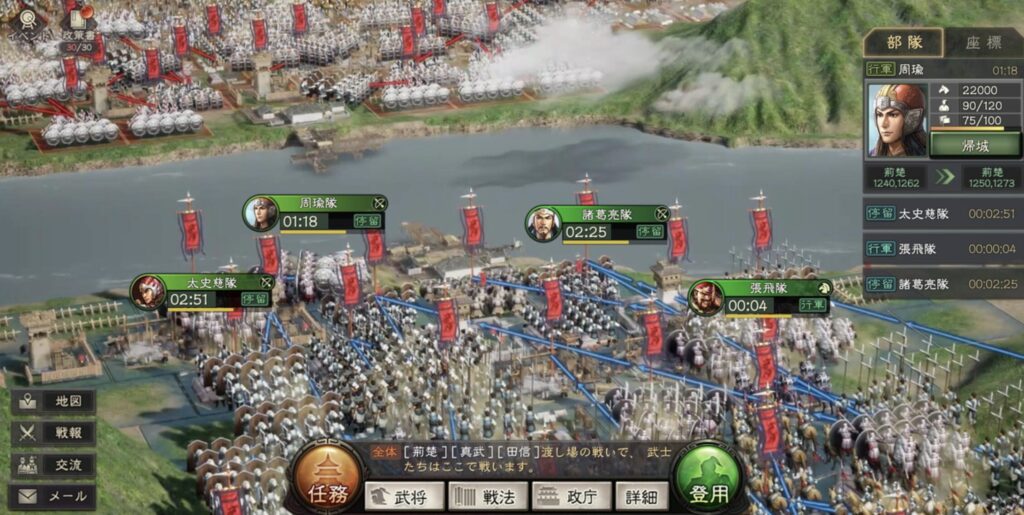Open the 政庁 government menu
This screenshot has width=1024, height=515.
[571, 496]
